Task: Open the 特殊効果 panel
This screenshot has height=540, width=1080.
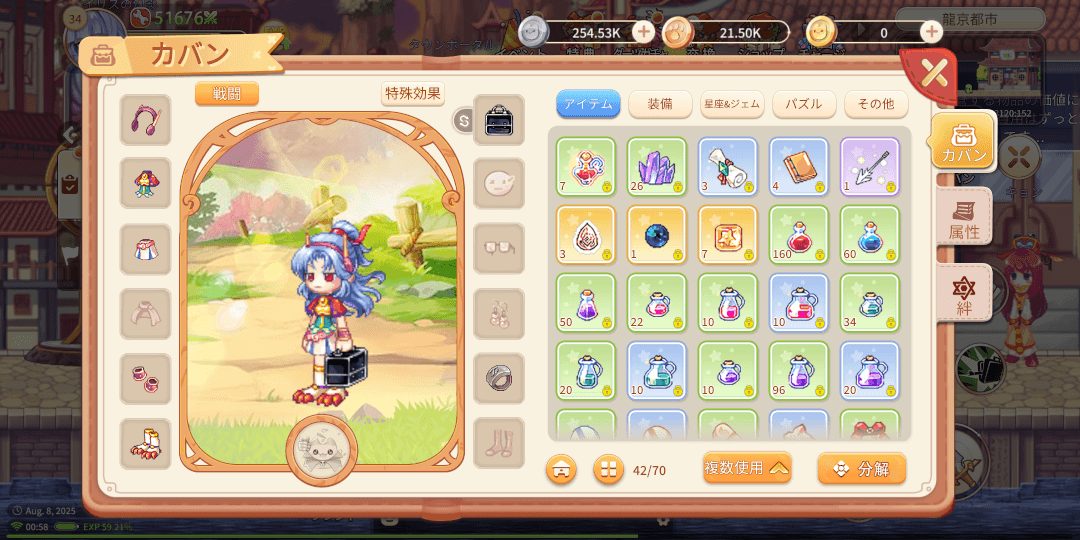Action: 412,94
